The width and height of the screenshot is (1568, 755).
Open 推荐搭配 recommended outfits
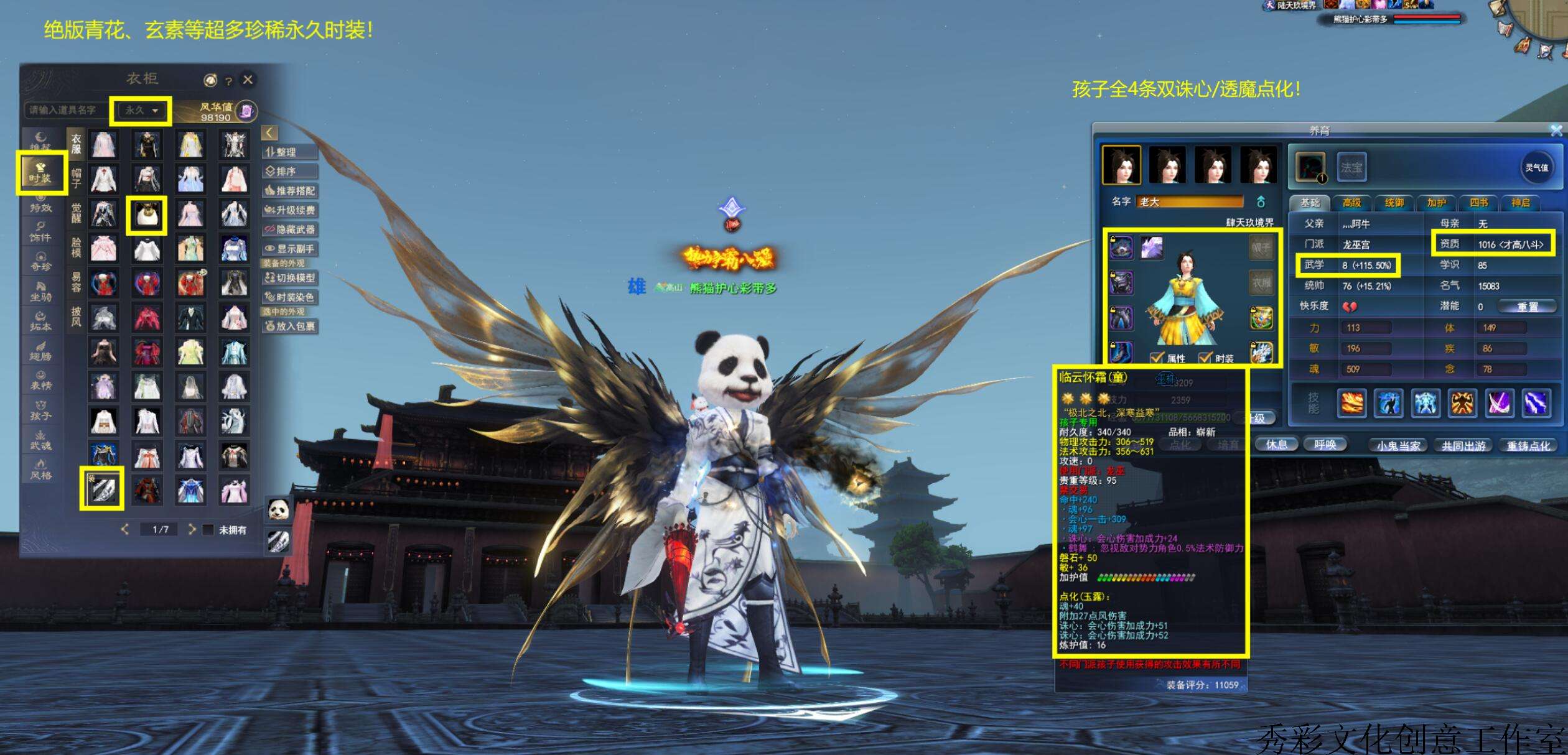click(x=290, y=191)
